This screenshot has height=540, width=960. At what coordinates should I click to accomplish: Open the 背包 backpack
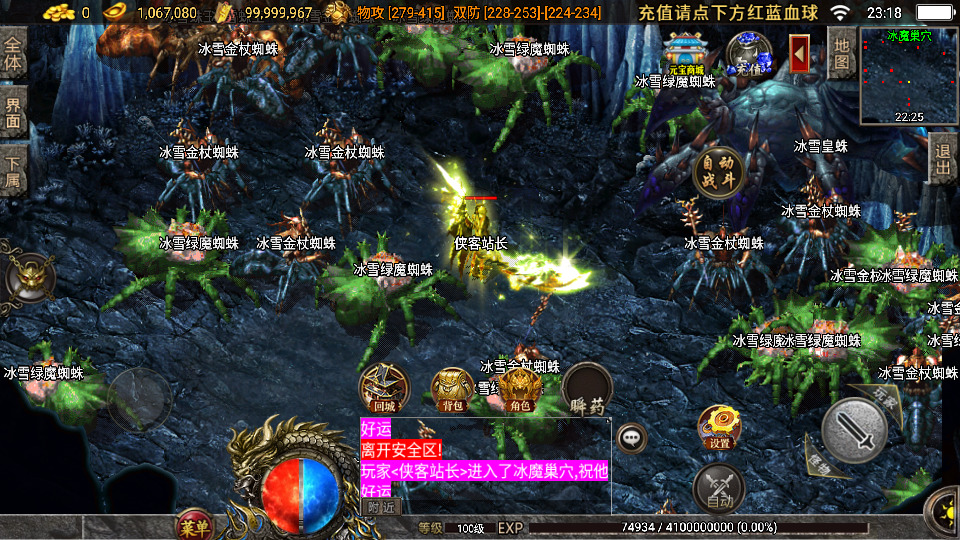tap(452, 388)
